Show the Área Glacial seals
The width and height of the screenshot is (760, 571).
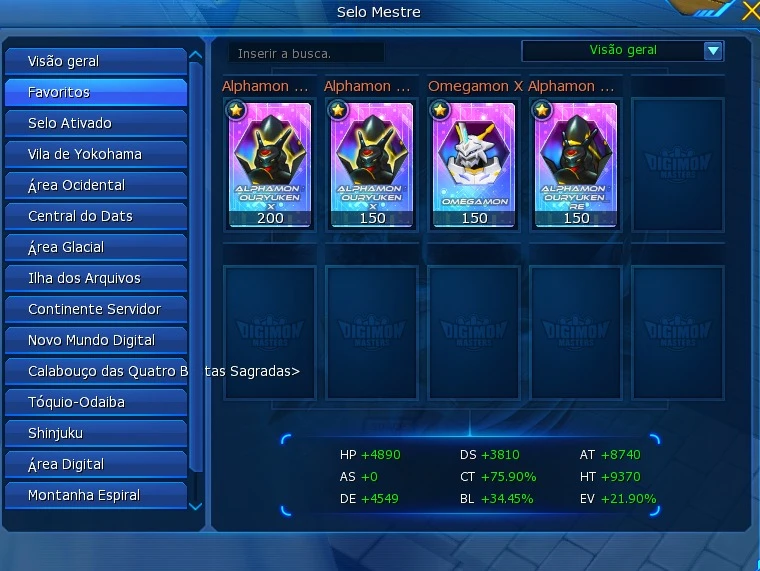coord(95,247)
